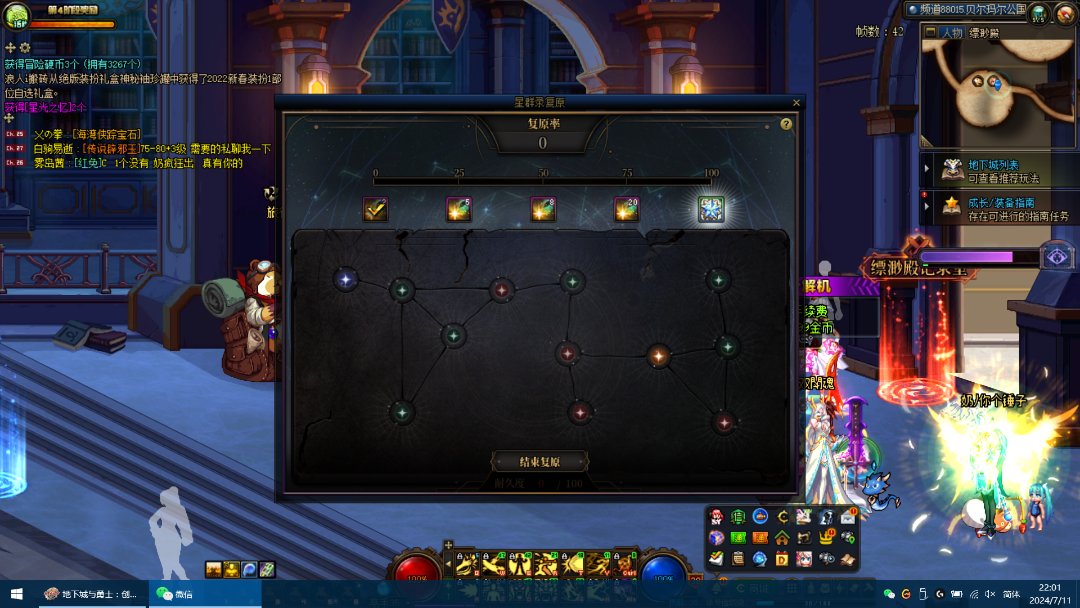Click the orange star node

tap(658, 354)
